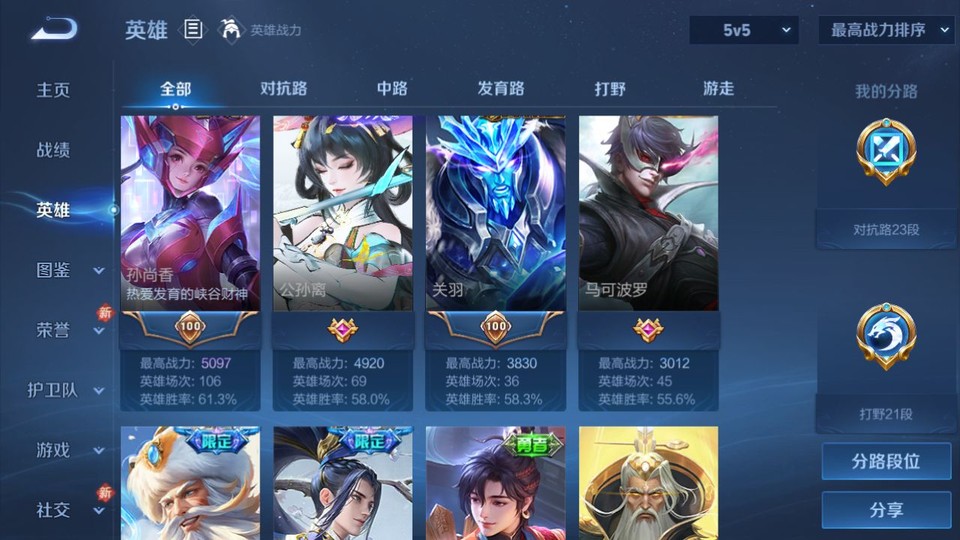960x540 pixels.
Task: Select the 公孙离 hero card
Action: tap(343, 213)
